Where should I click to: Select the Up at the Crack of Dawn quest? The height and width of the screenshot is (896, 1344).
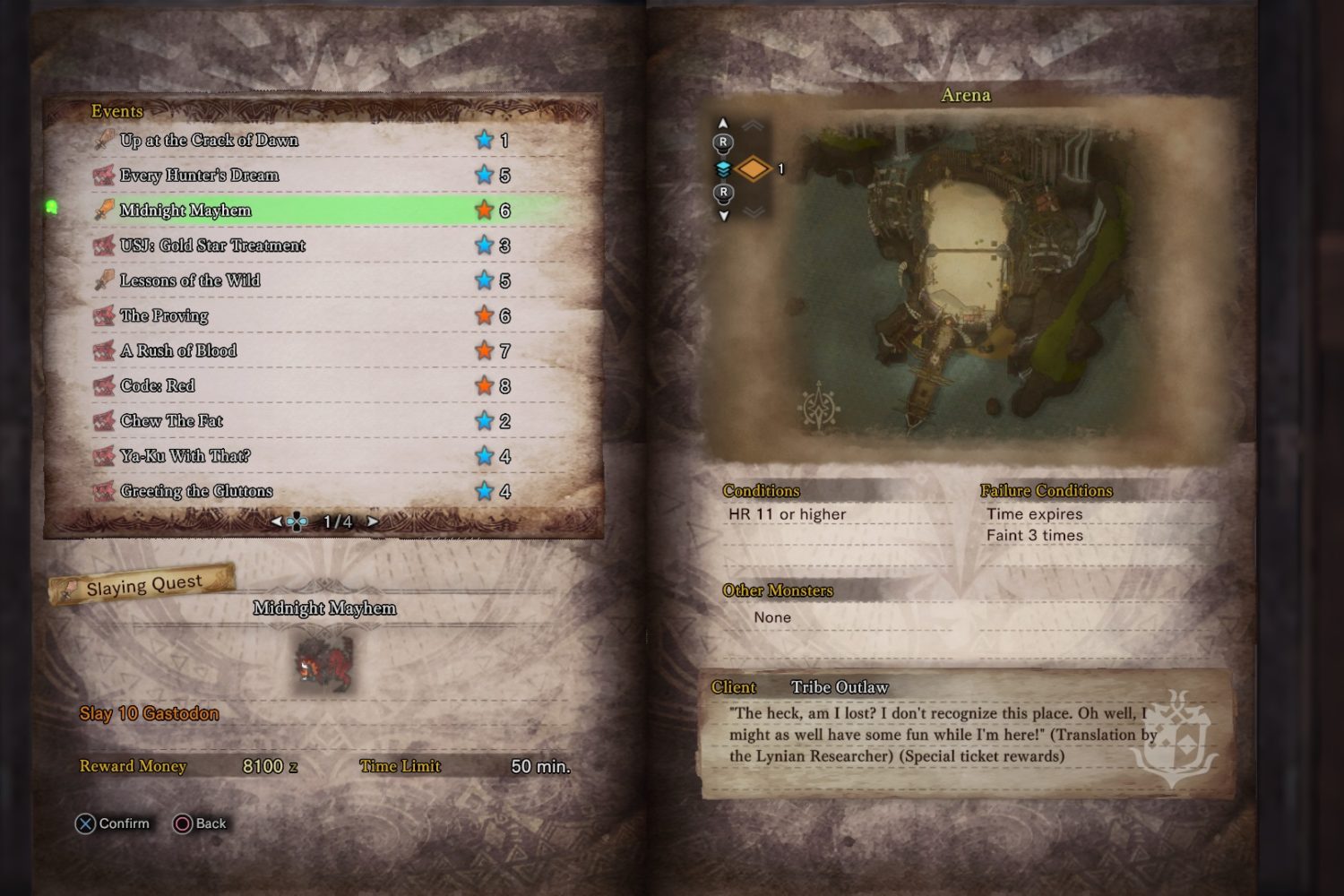(x=209, y=140)
